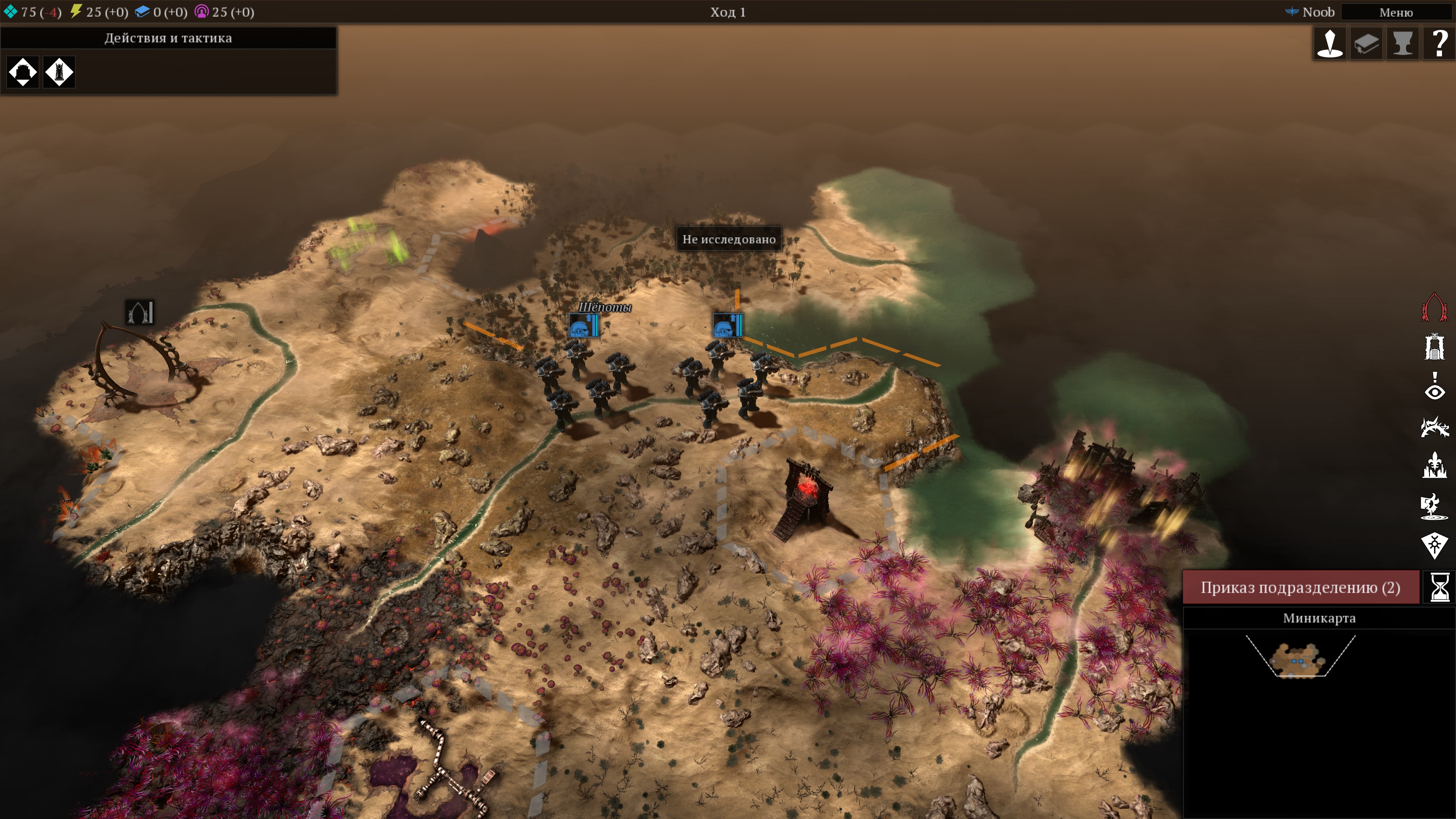Open the book compendium icon
The height and width of the screenshot is (819, 1456).
(1366, 44)
